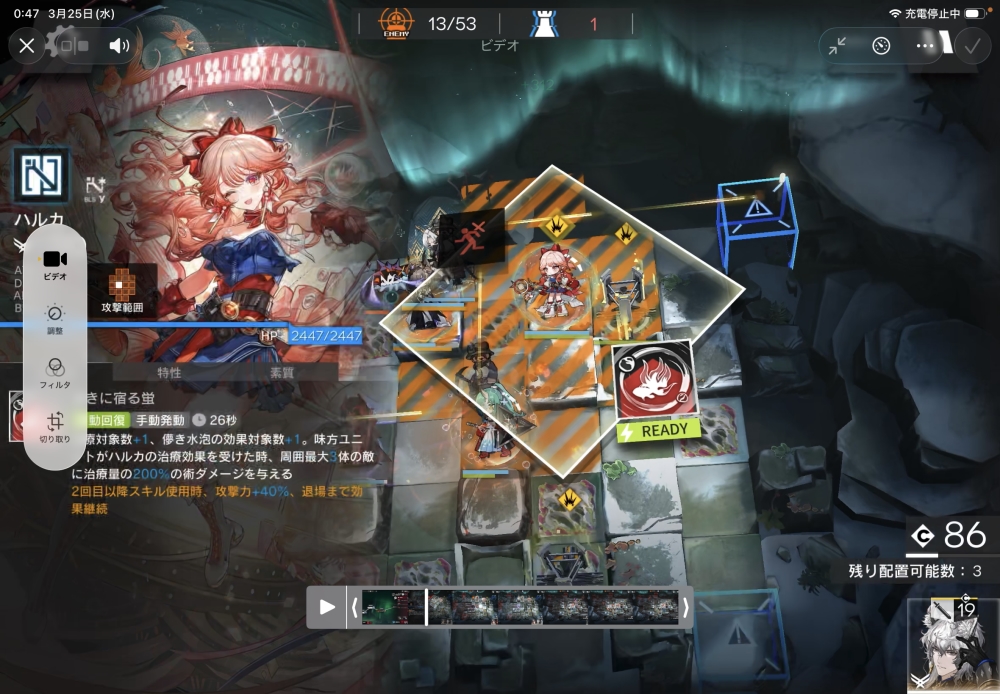Screen dimensions: 1000x694
Task: Open the 素質 tab
Action: click(x=282, y=373)
